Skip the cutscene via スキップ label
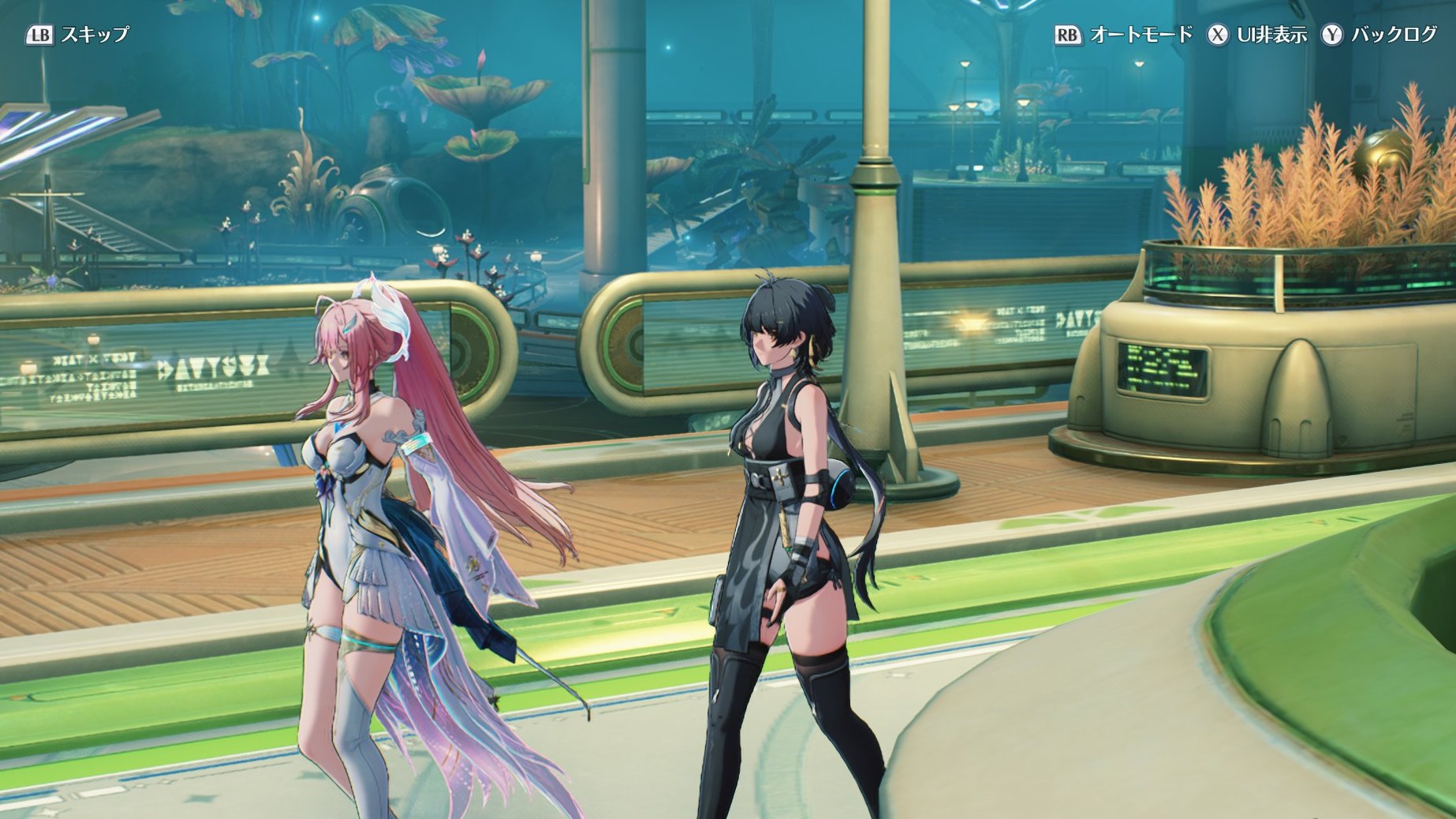 point(94,35)
